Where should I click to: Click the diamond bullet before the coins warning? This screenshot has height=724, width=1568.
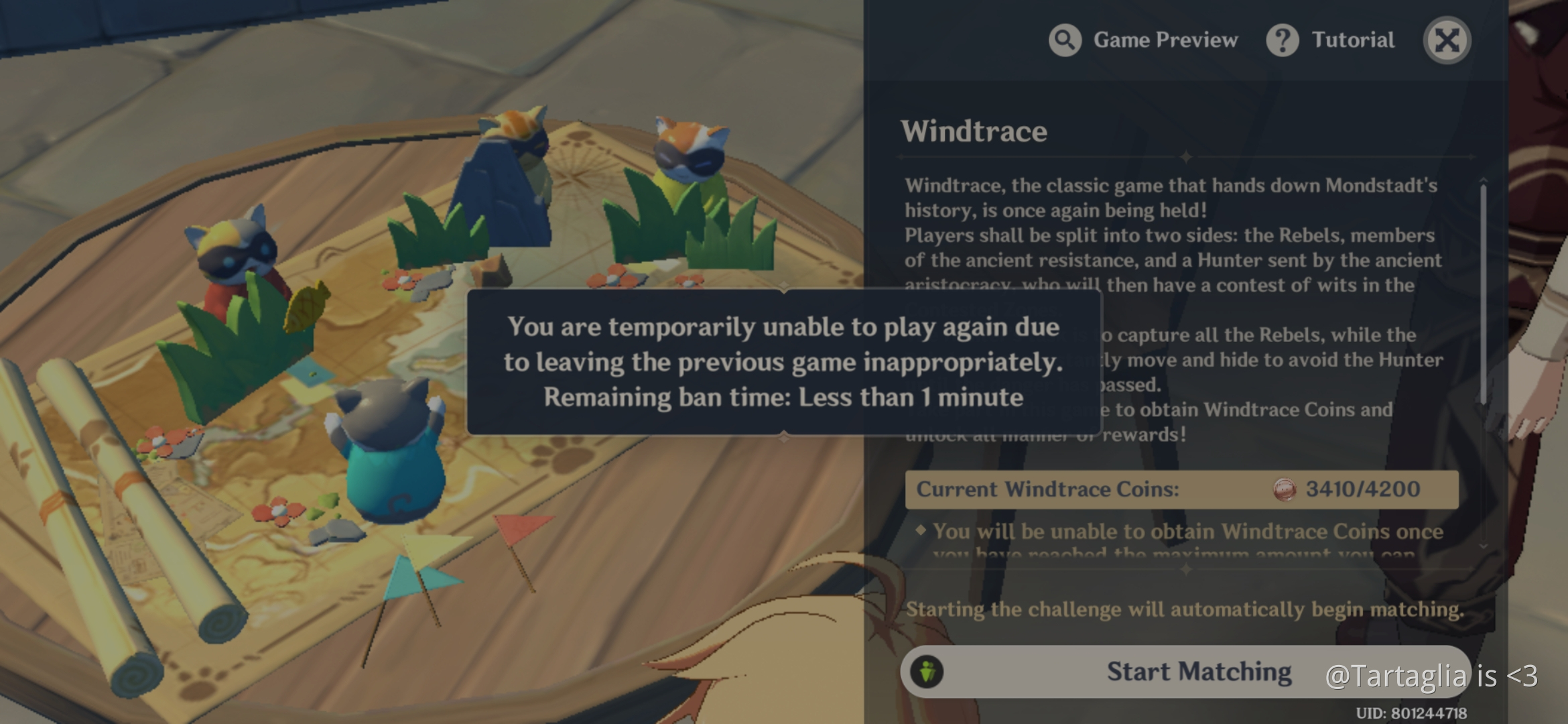[921, 530]
